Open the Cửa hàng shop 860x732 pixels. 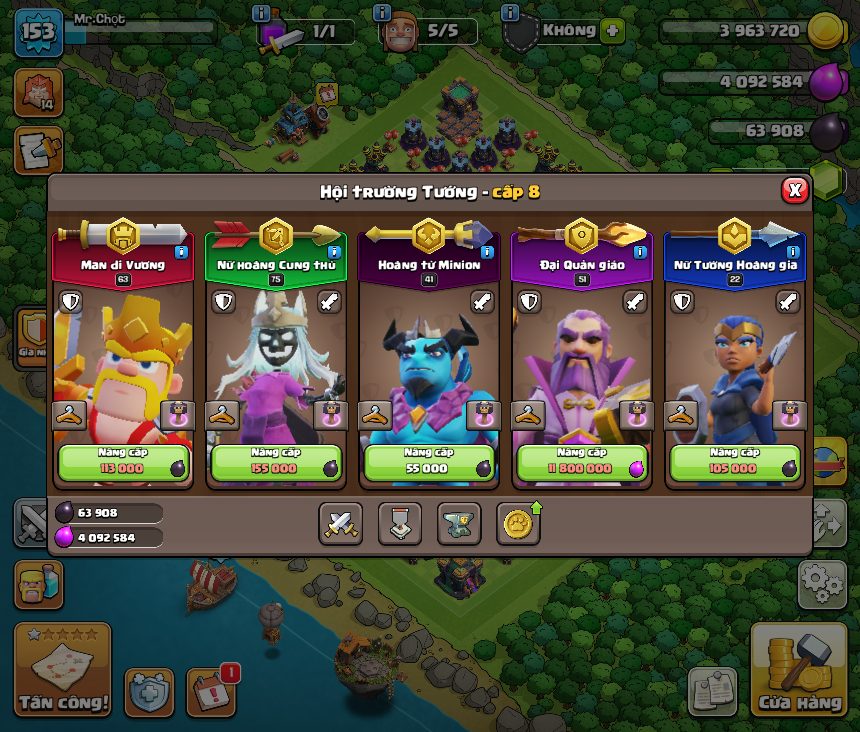click(799, 670)
